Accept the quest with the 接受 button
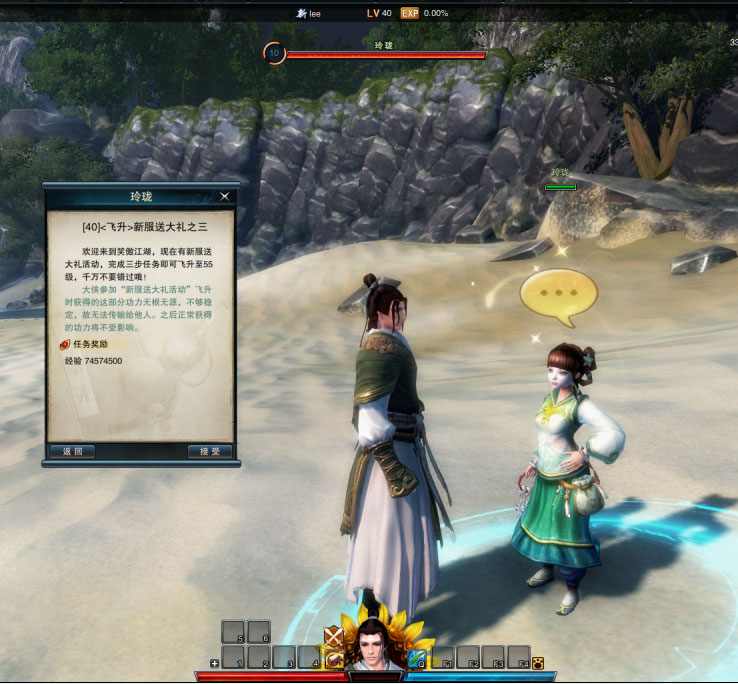Viewport: 738px width, 684px height. [x=210, y=451]
